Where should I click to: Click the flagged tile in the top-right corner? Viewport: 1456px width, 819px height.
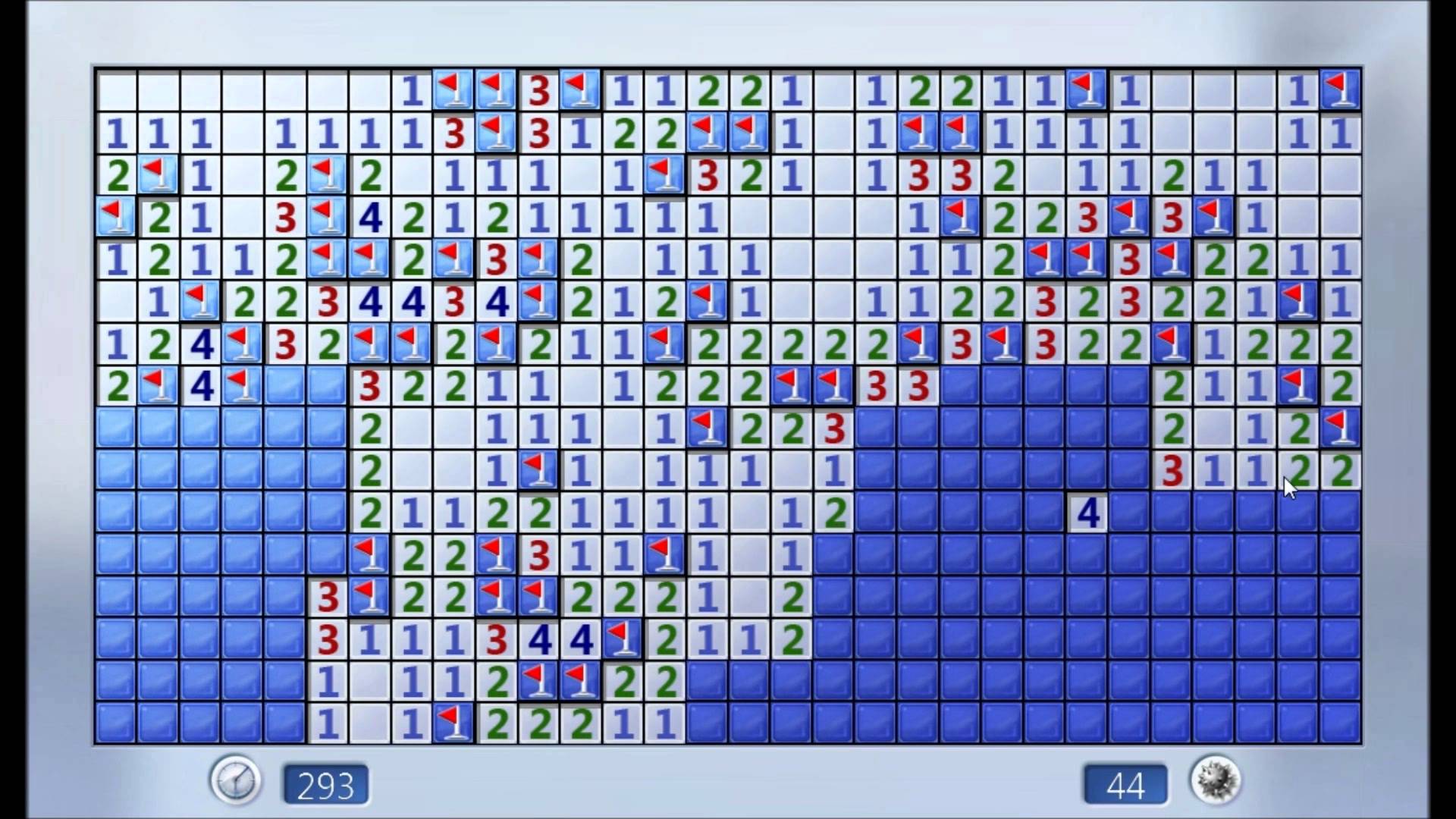[1340, 89]
